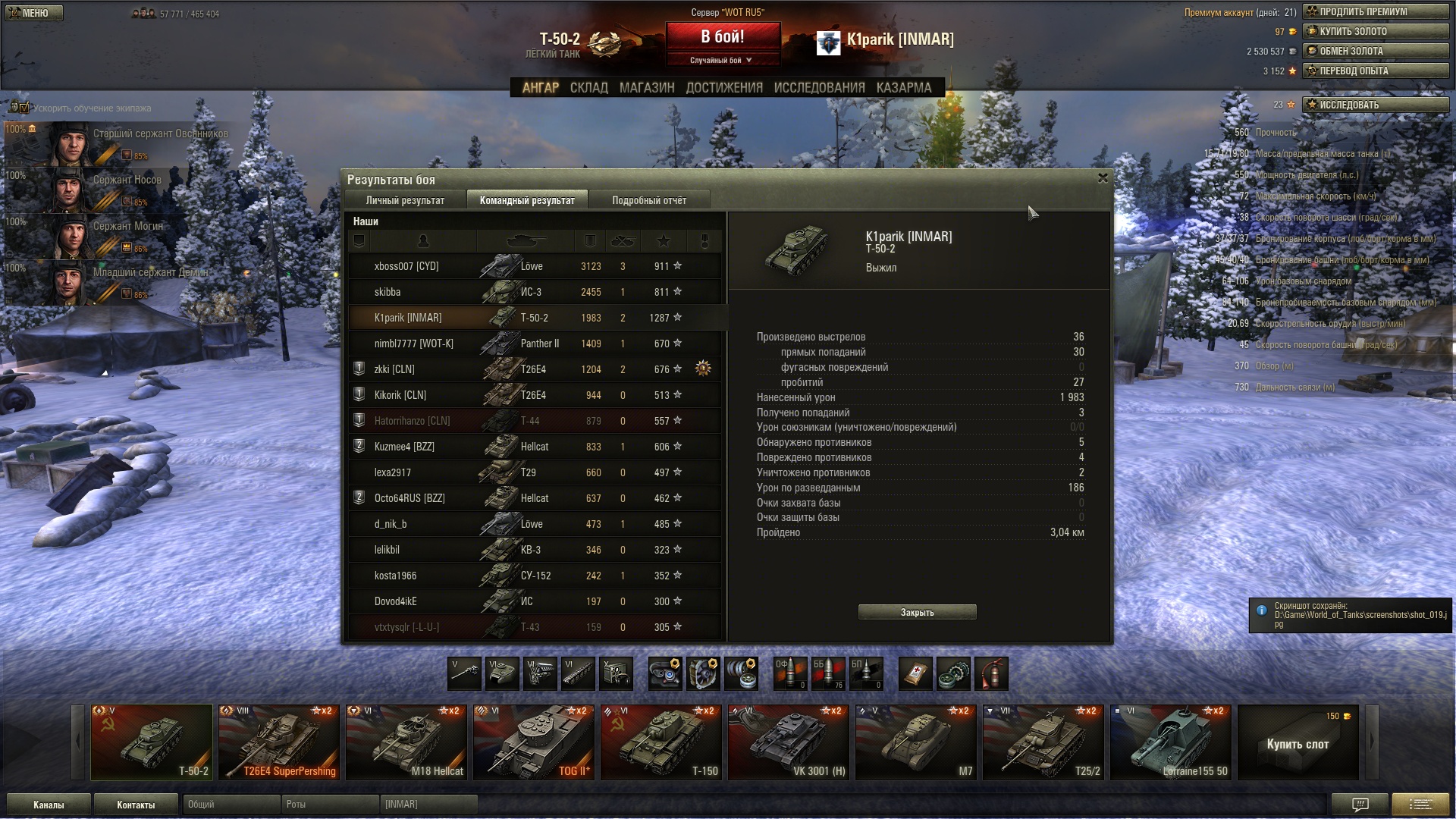Open the СКЛАД section
The width and height of the screenshot is (1456, 819).
pos(588,88)
